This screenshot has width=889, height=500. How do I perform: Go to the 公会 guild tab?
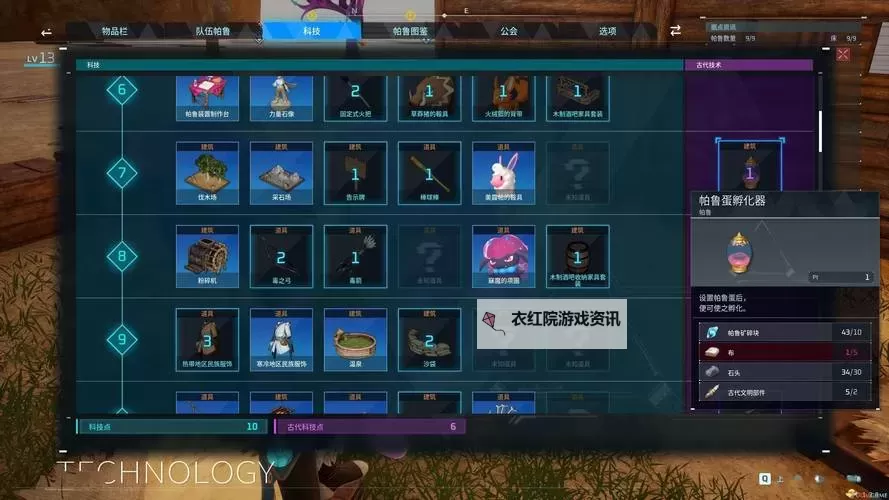click(508, 31)
